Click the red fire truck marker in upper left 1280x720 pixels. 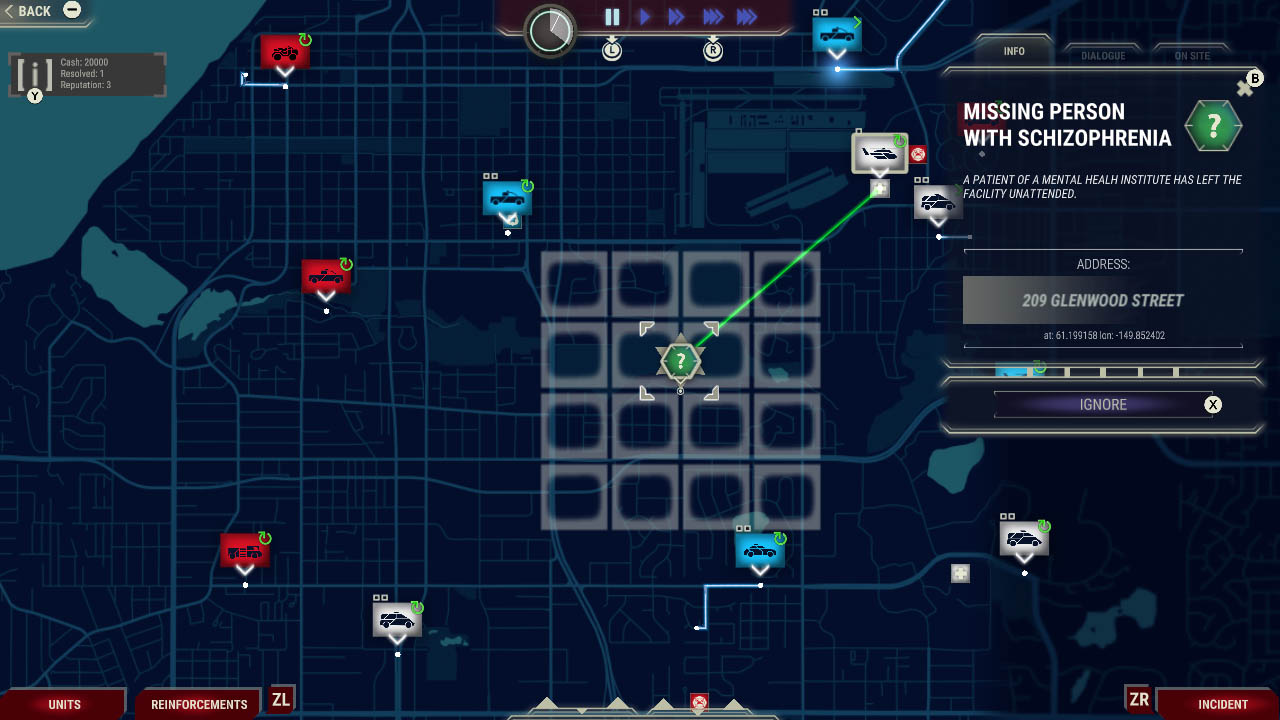[285, 50]
